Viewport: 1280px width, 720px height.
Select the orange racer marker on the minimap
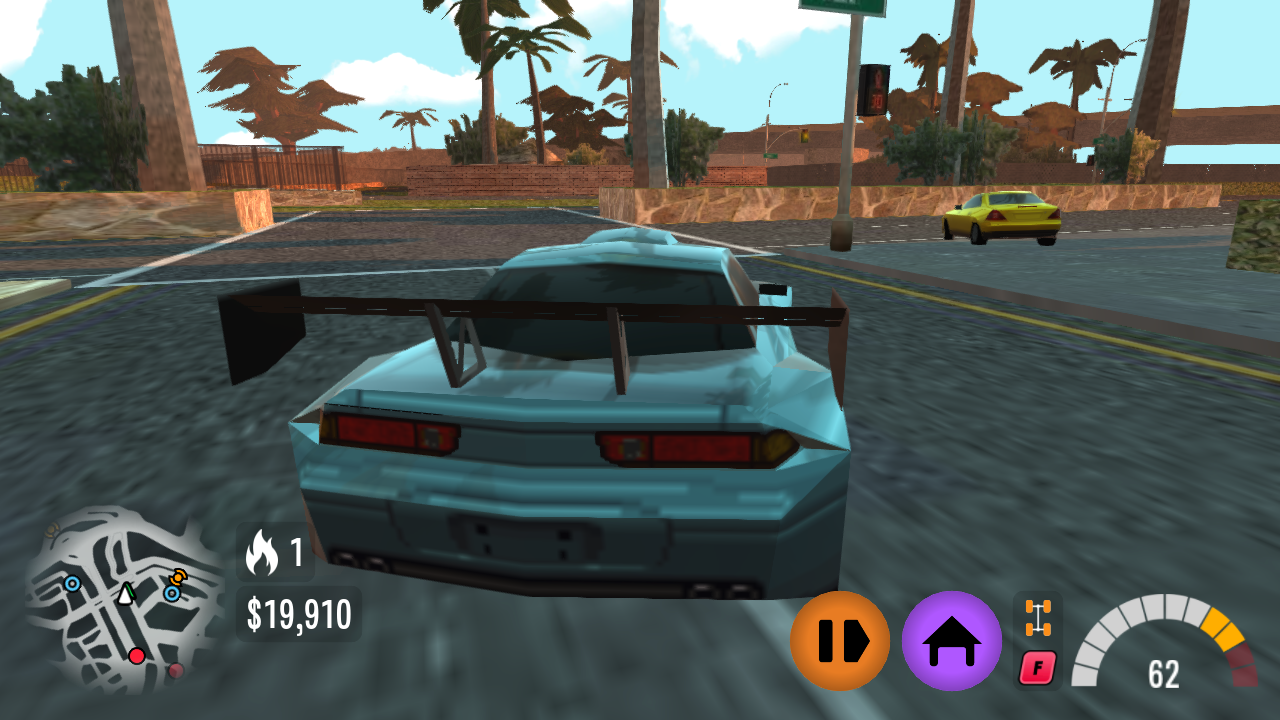(x=178, y=577)
